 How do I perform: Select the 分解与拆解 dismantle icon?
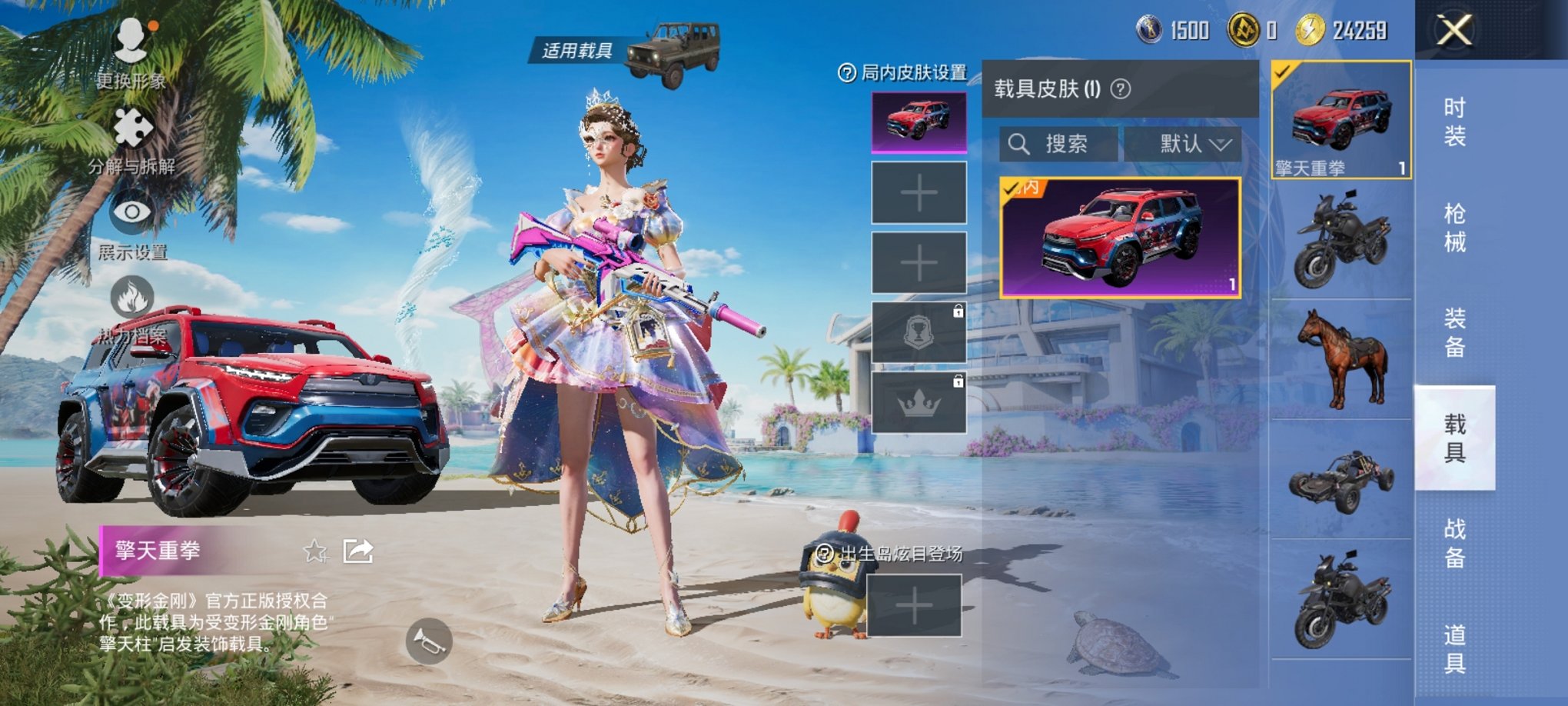[134, 125]
